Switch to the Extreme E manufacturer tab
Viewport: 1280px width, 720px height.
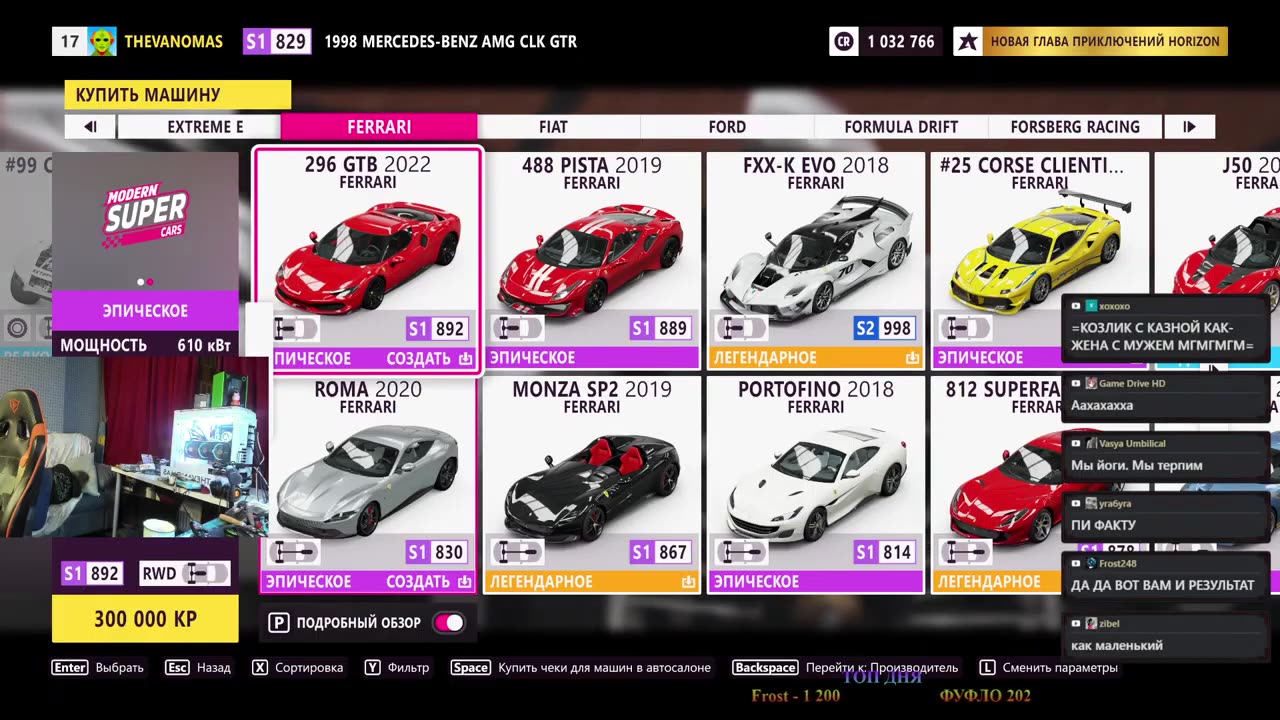coord(205,127)
